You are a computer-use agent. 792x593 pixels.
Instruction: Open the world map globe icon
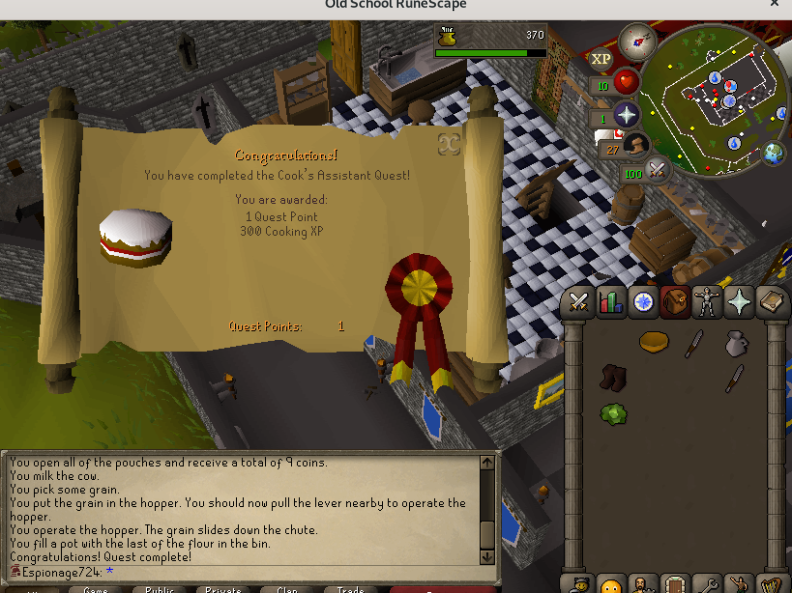pos(773,154)
